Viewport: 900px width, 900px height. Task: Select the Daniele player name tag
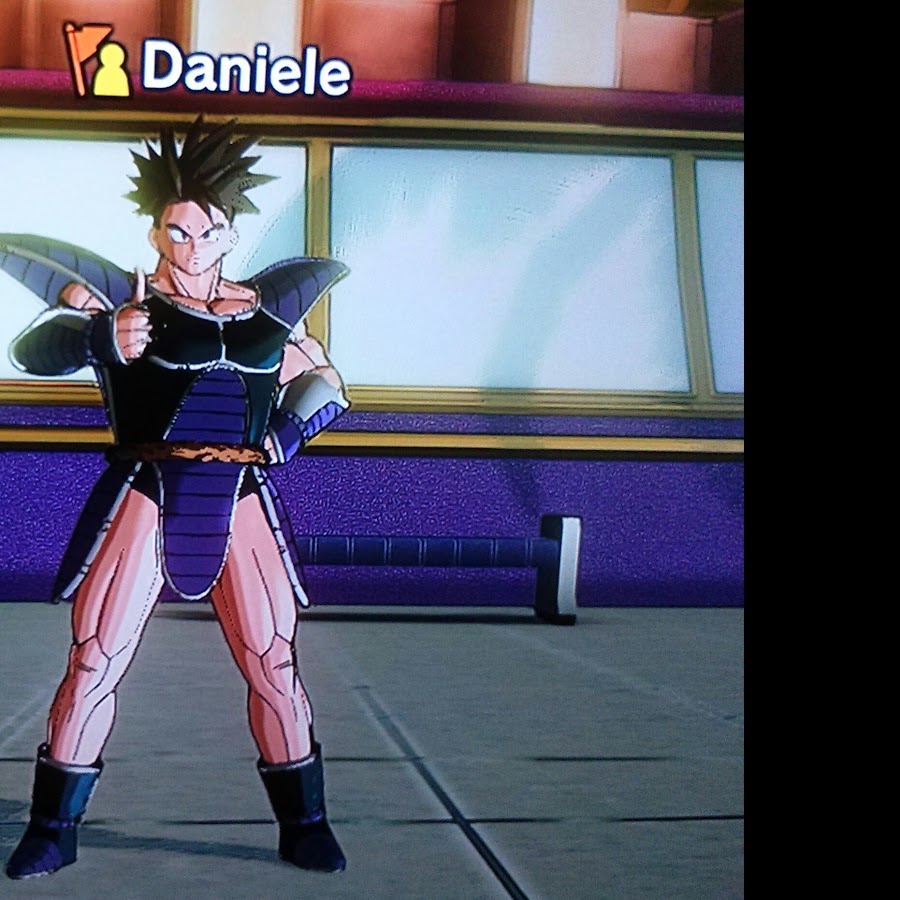tap(245, 68)
